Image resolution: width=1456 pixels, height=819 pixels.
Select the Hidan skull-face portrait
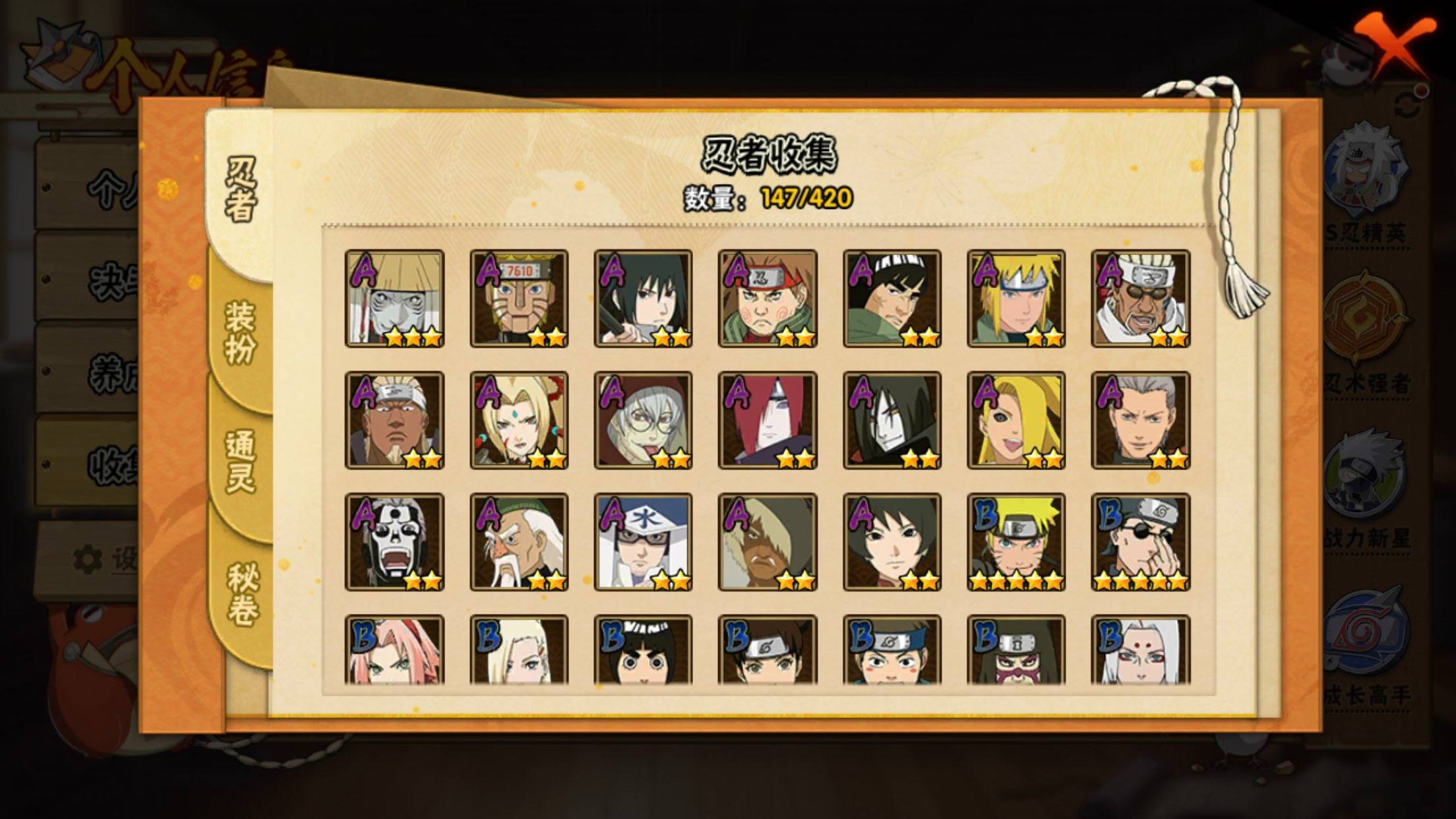394,542
